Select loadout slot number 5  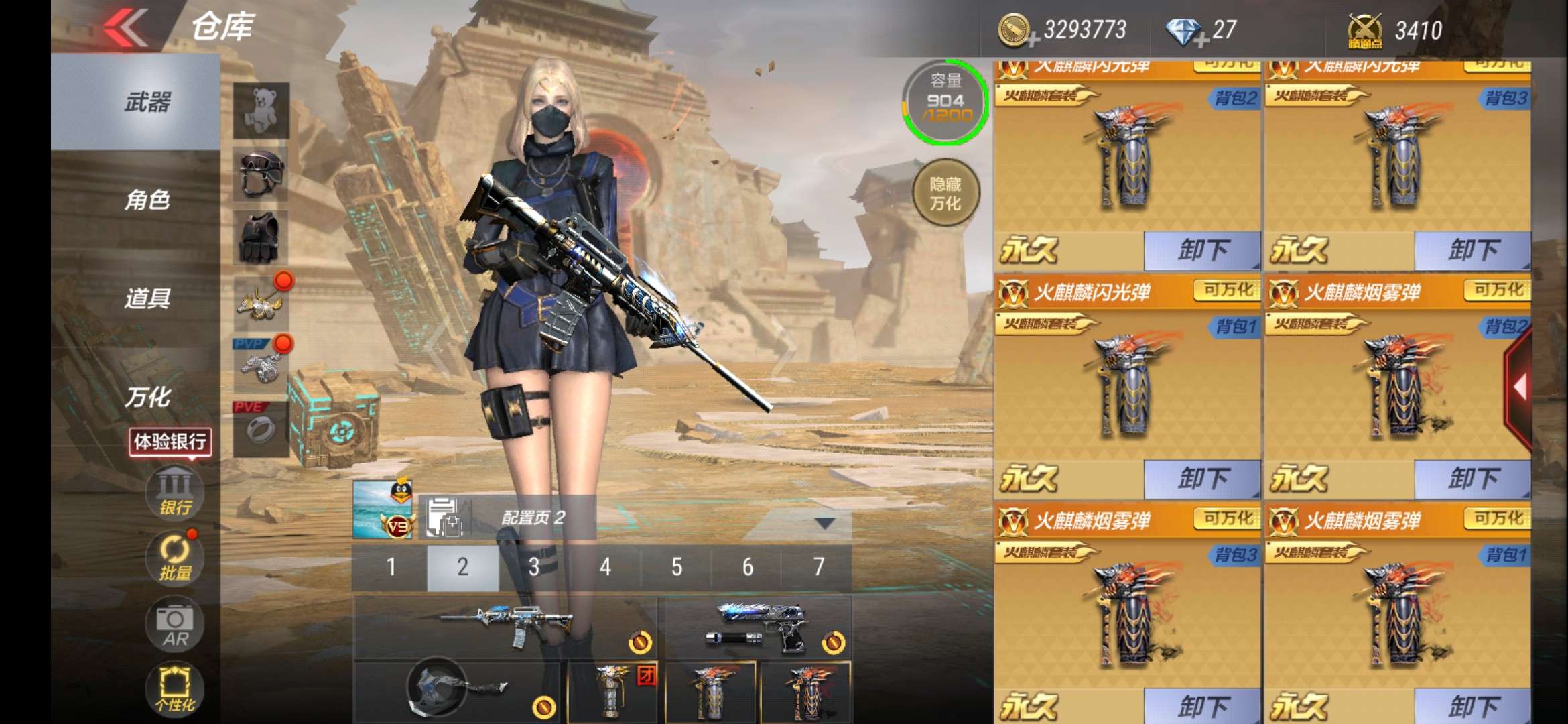pos(677,567)
